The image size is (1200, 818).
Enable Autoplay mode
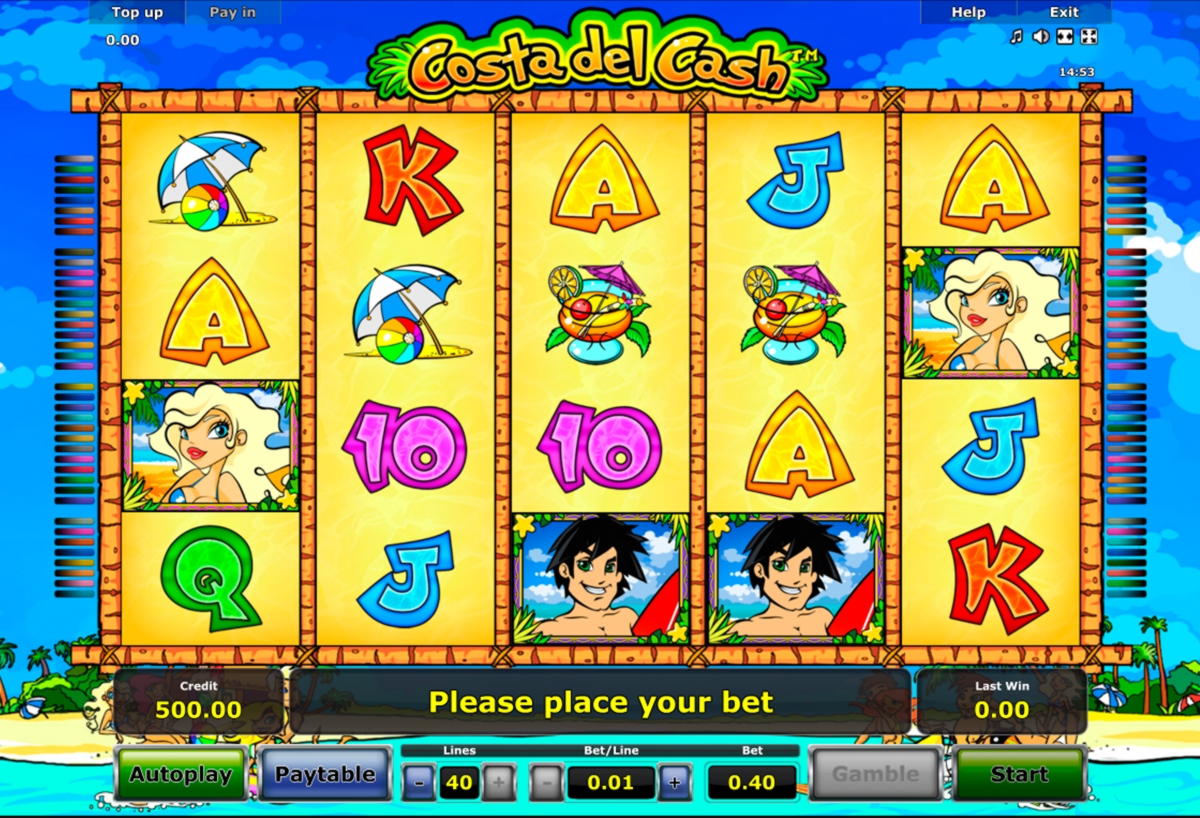pyautogui.click(x=180, y=774)
